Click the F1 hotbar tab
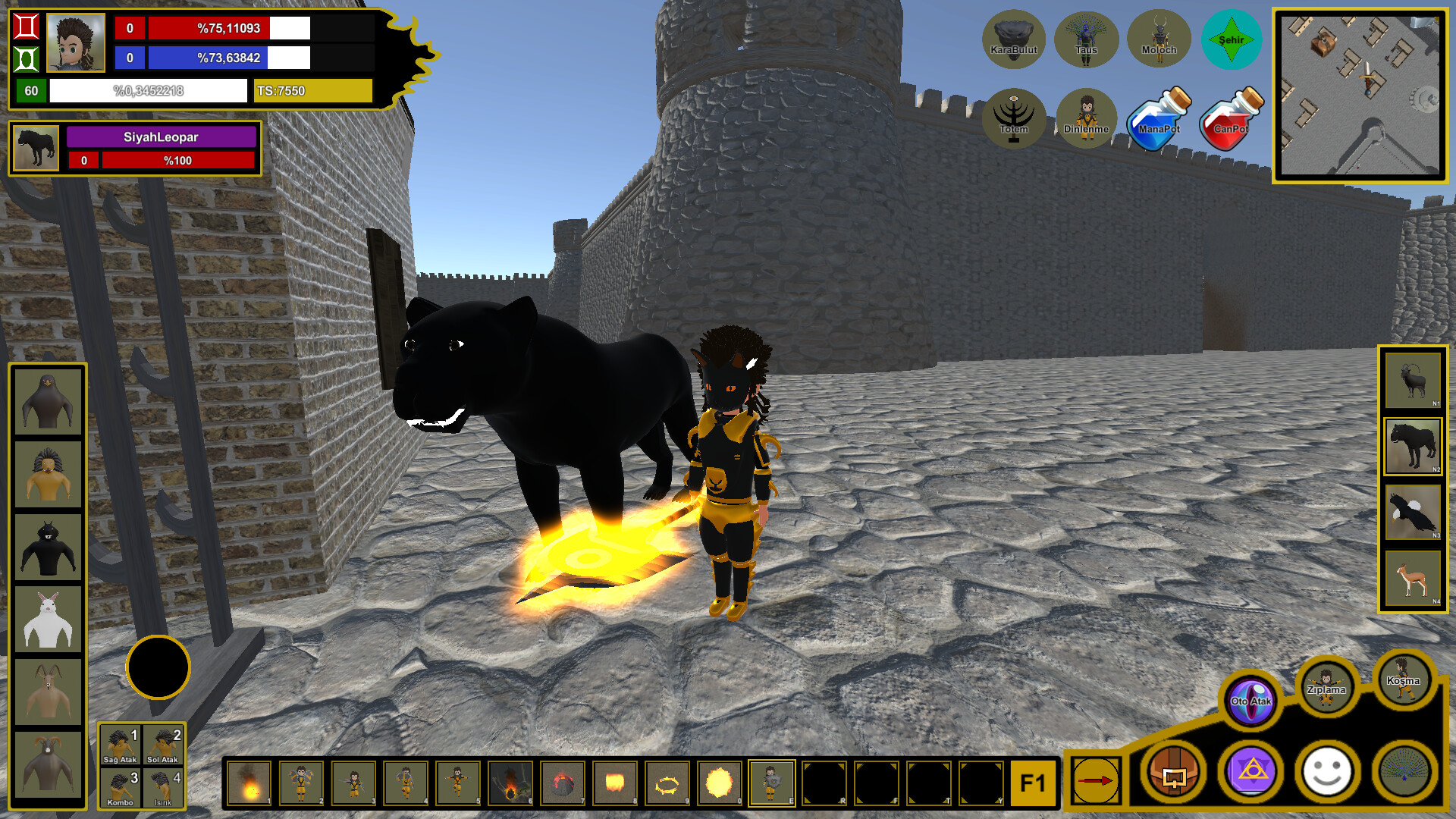 coord(1034,783)
